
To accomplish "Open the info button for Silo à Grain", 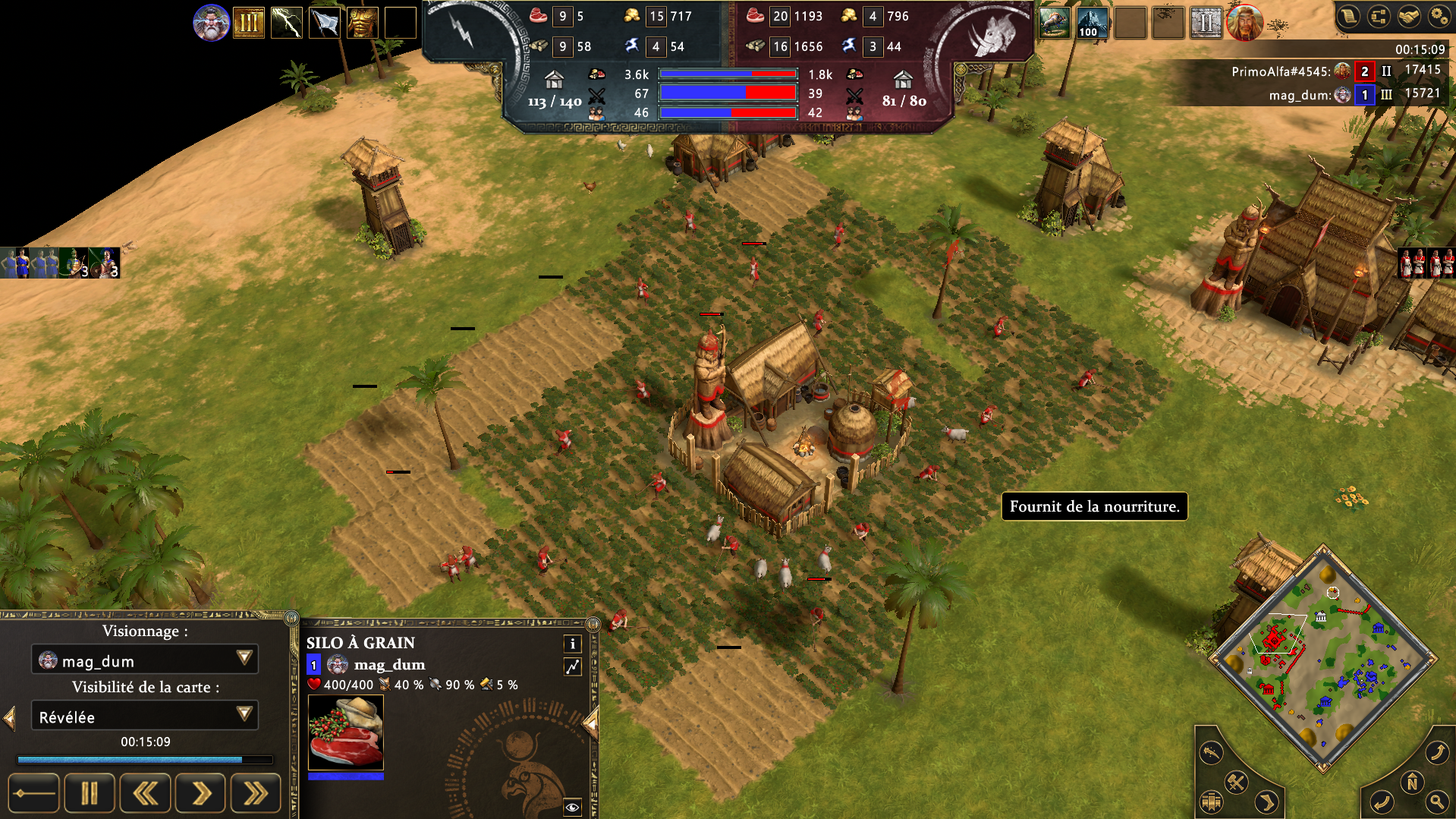I will pyautogui.click(x=573, y=644).
